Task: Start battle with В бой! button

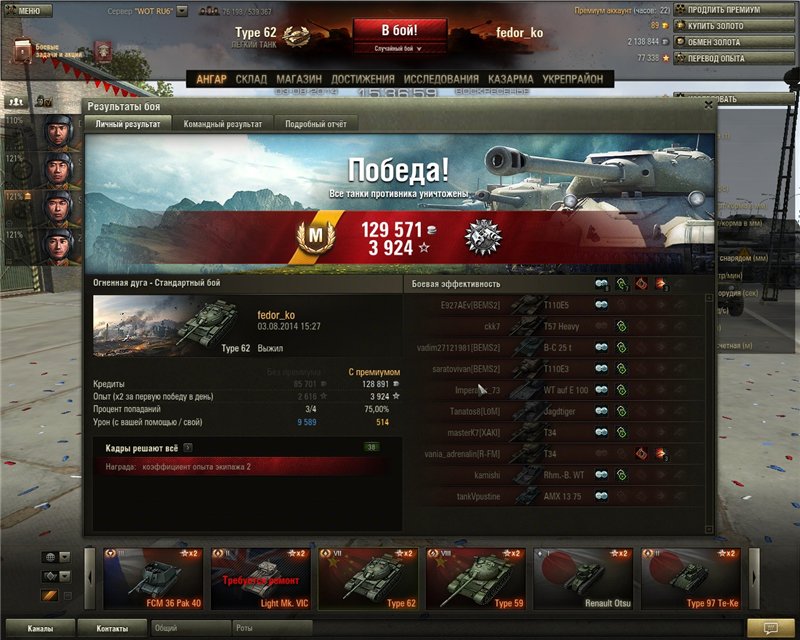Action: click(x=399, y=29)
